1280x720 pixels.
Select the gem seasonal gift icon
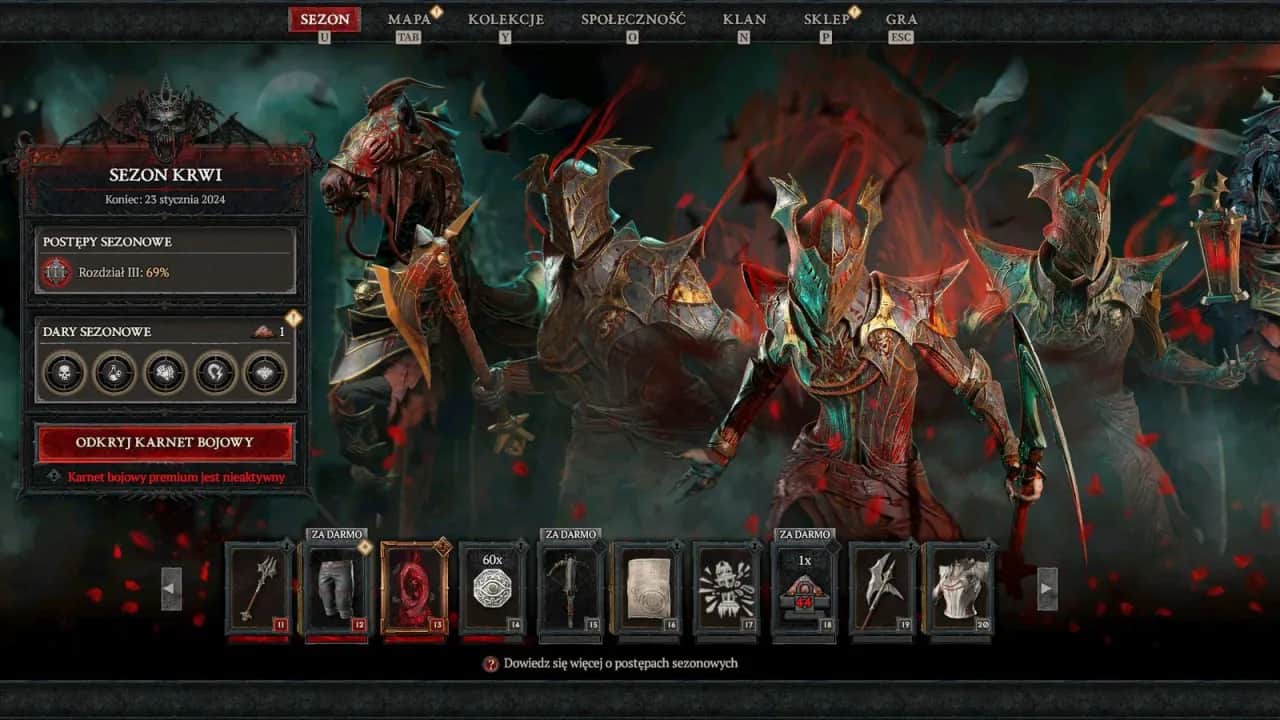pyautogui.click(x=265, y=372)
